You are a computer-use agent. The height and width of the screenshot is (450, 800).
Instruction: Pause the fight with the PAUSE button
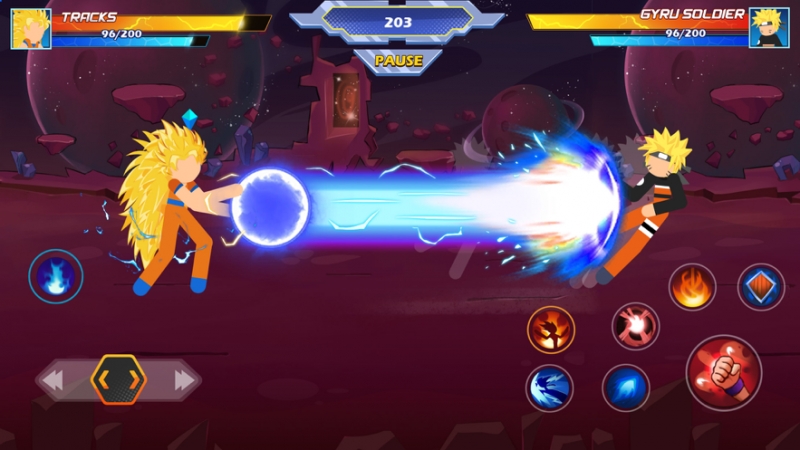(398, 61)
